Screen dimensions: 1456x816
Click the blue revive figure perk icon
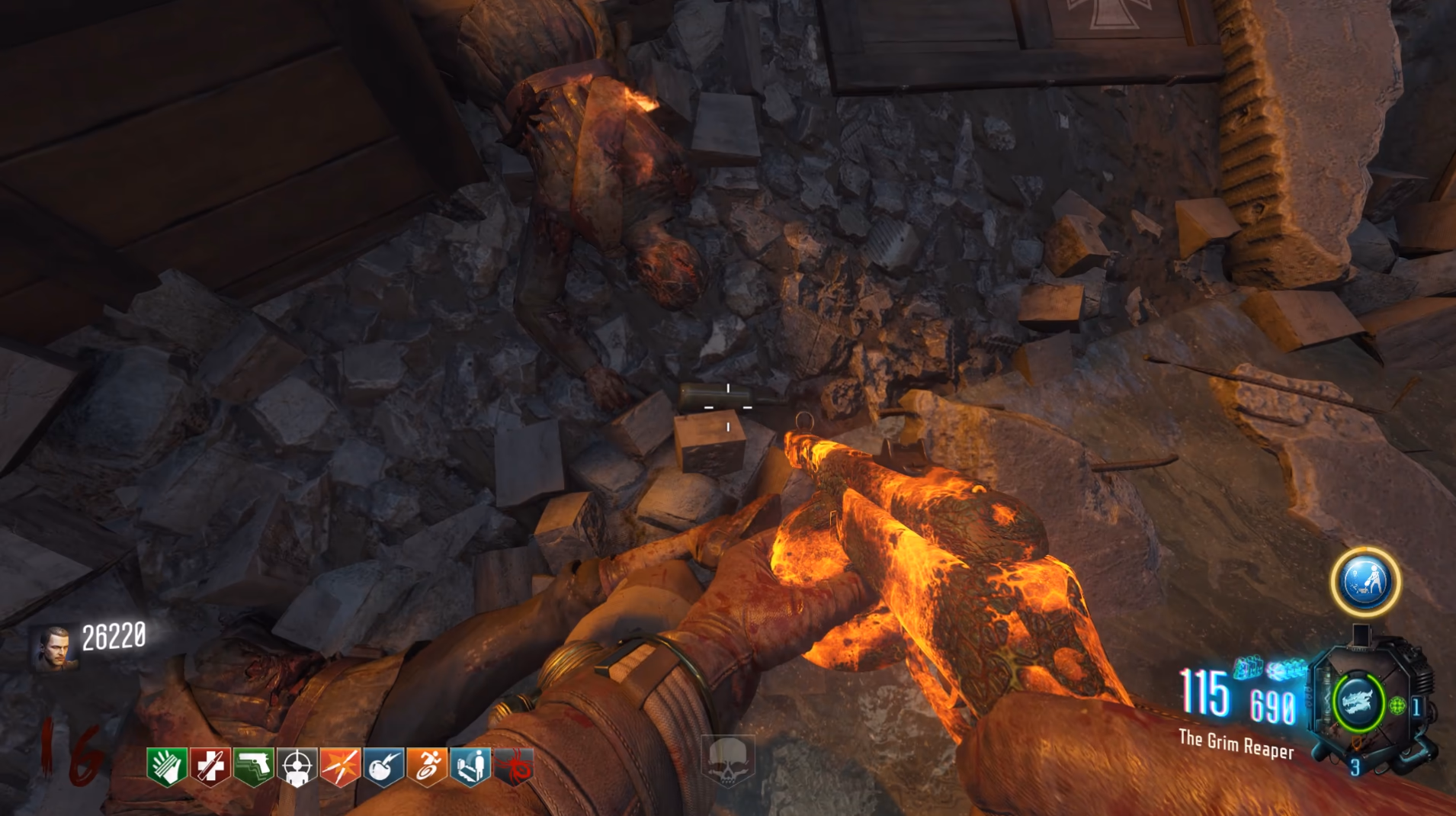point(470,766)
